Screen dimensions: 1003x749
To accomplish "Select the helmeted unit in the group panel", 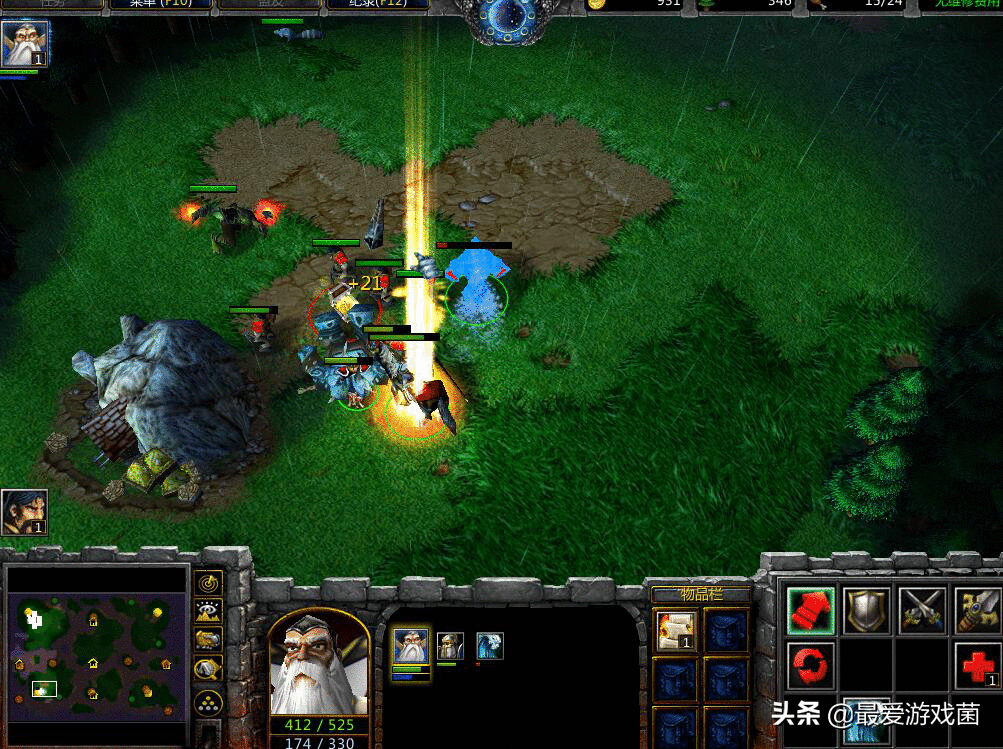I will coord(449,646).
